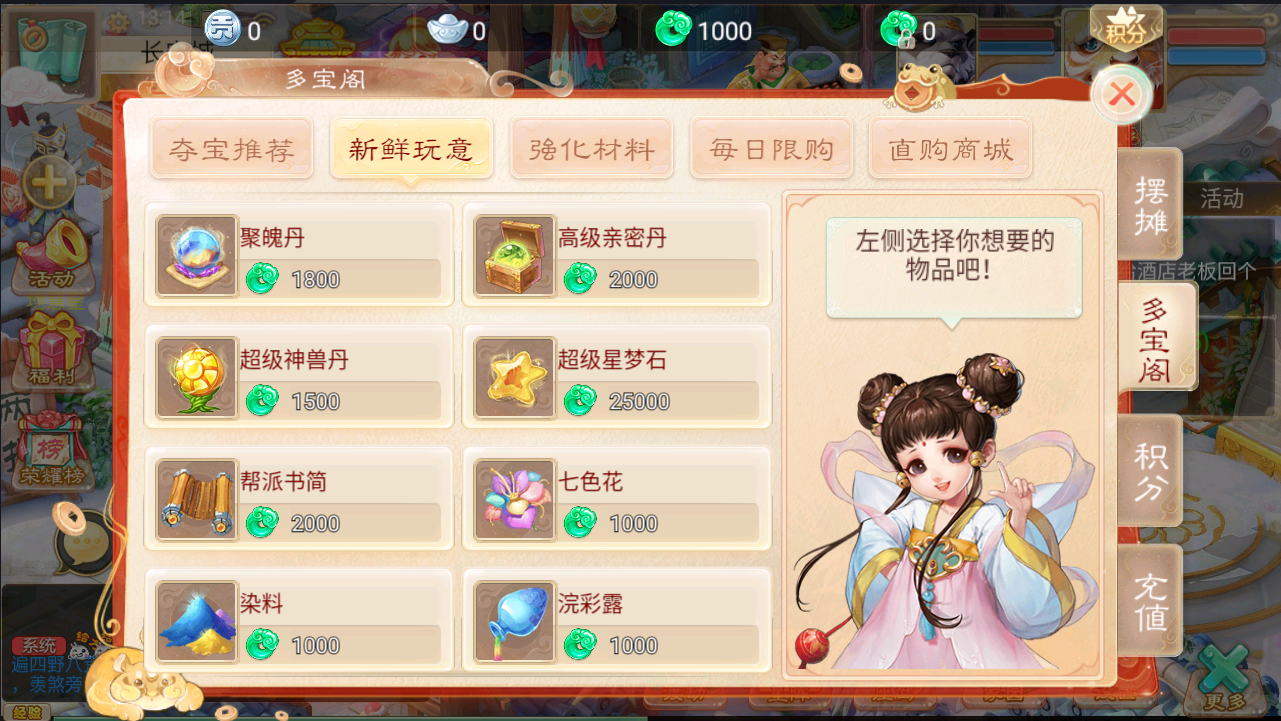The image size is (1281, 721).
Task: Click the locked green coin currency icon
Action: 901,31
